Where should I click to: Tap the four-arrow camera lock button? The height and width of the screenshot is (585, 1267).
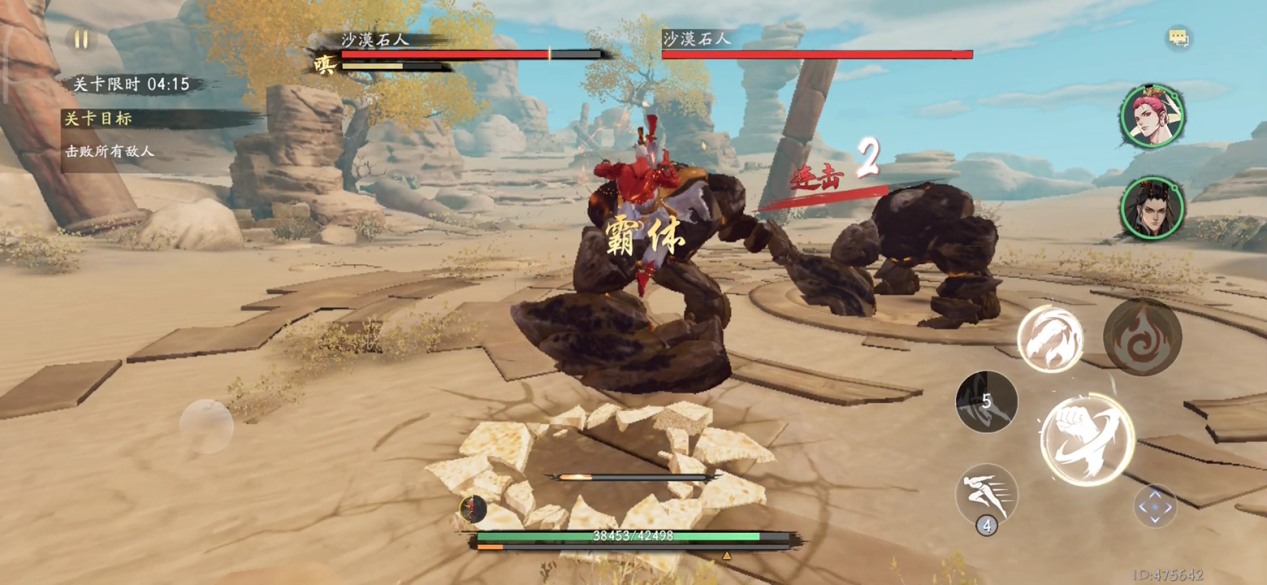click(x=1155, y=506)
